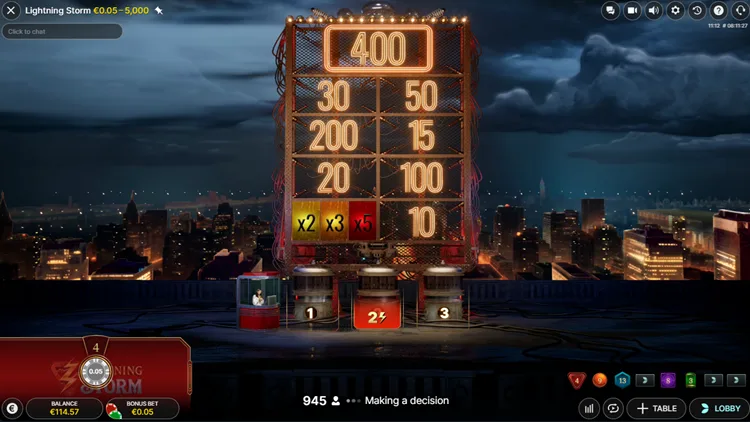Add another table with + TABLE
Screen dimensions: 750x422
[x=656, y=408]
